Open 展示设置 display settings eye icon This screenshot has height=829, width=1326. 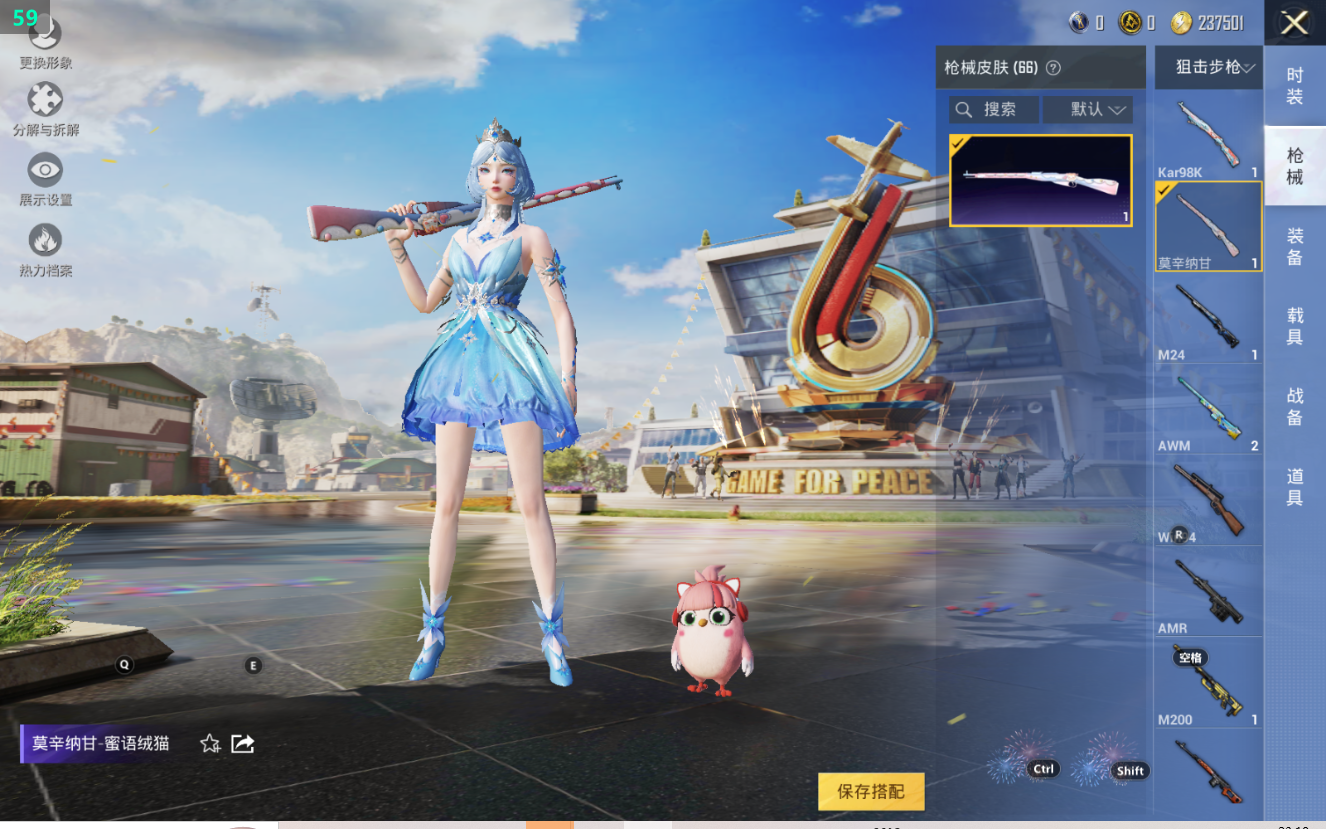coord(45,170)
